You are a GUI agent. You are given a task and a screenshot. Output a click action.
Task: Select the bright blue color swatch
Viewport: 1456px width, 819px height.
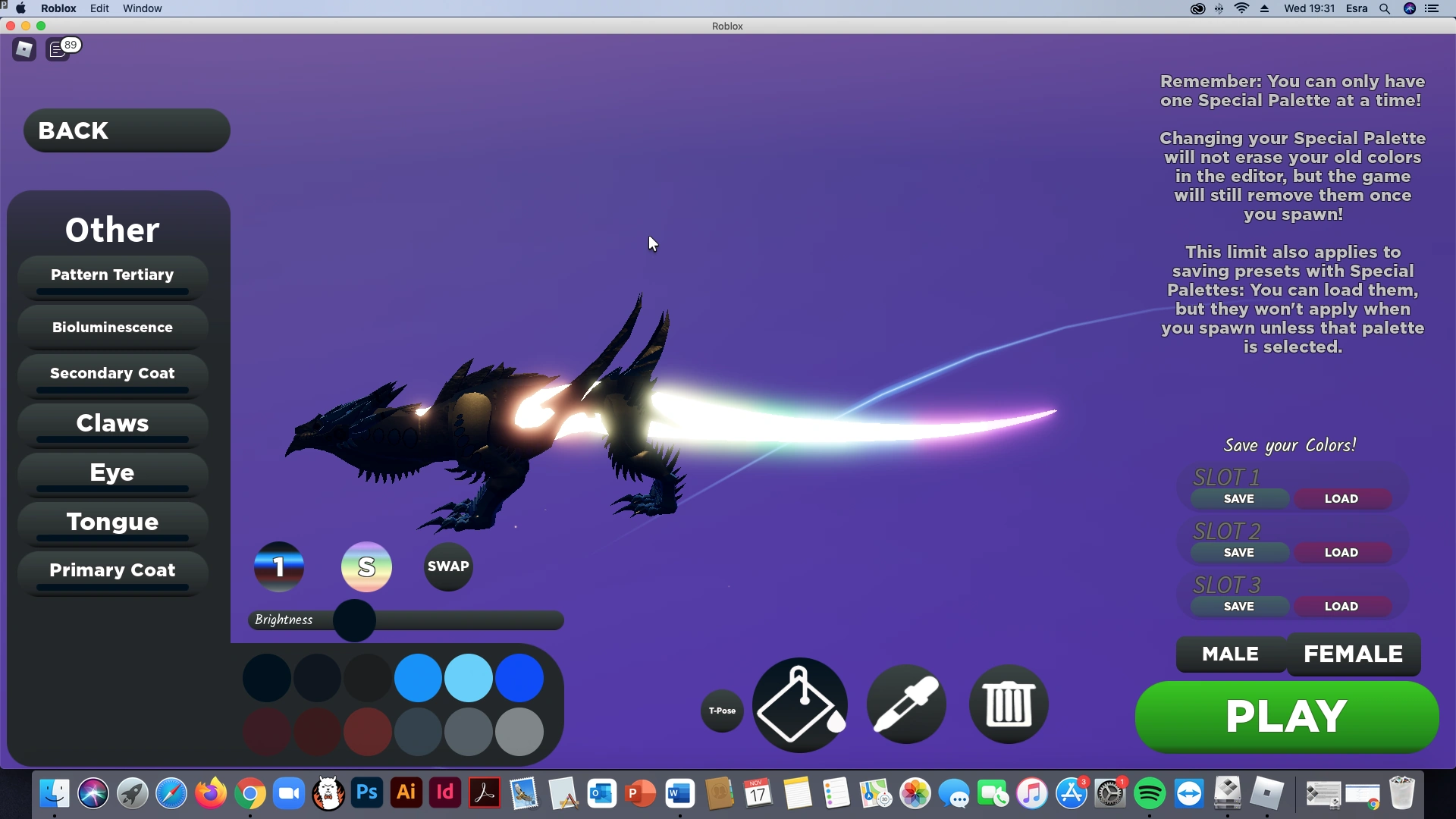[417, 677]
